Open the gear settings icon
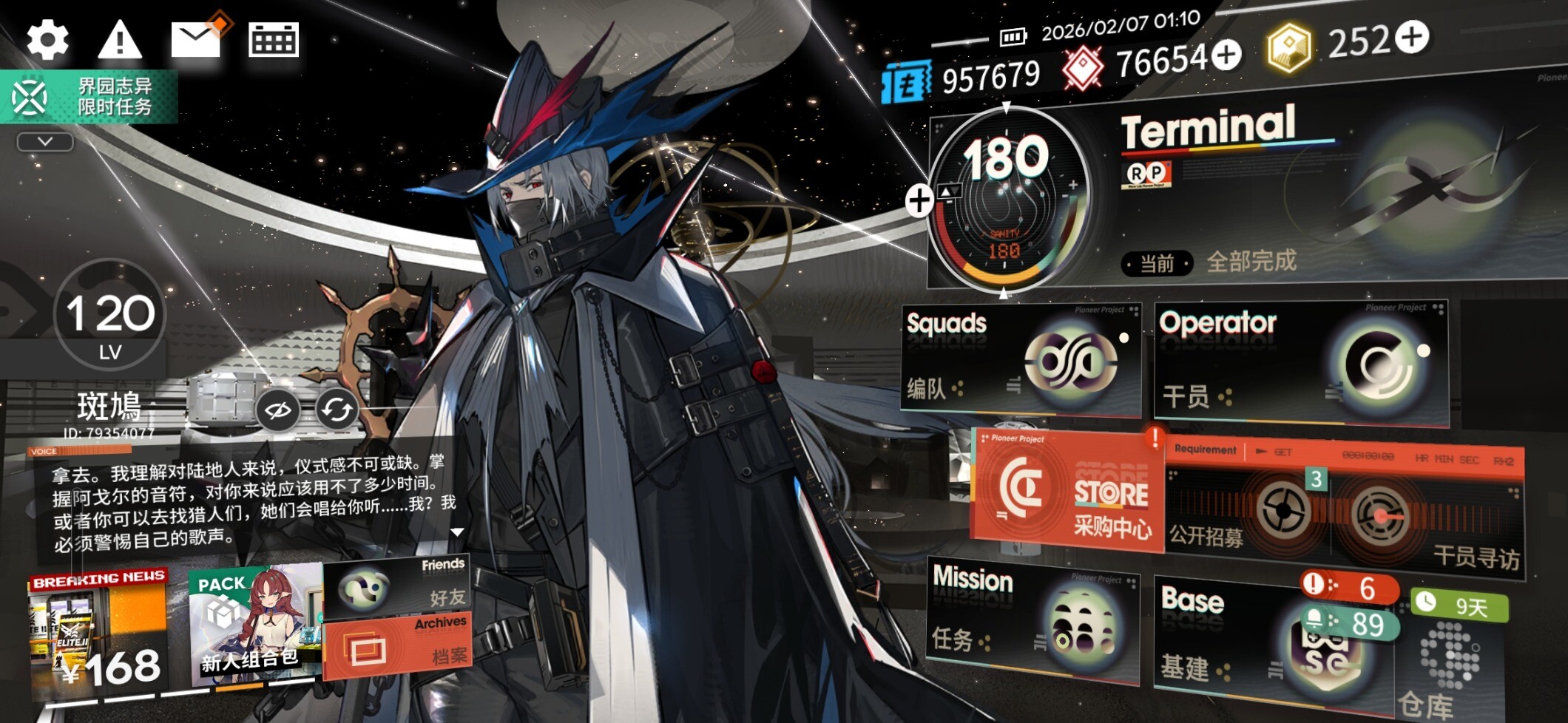 47,39
